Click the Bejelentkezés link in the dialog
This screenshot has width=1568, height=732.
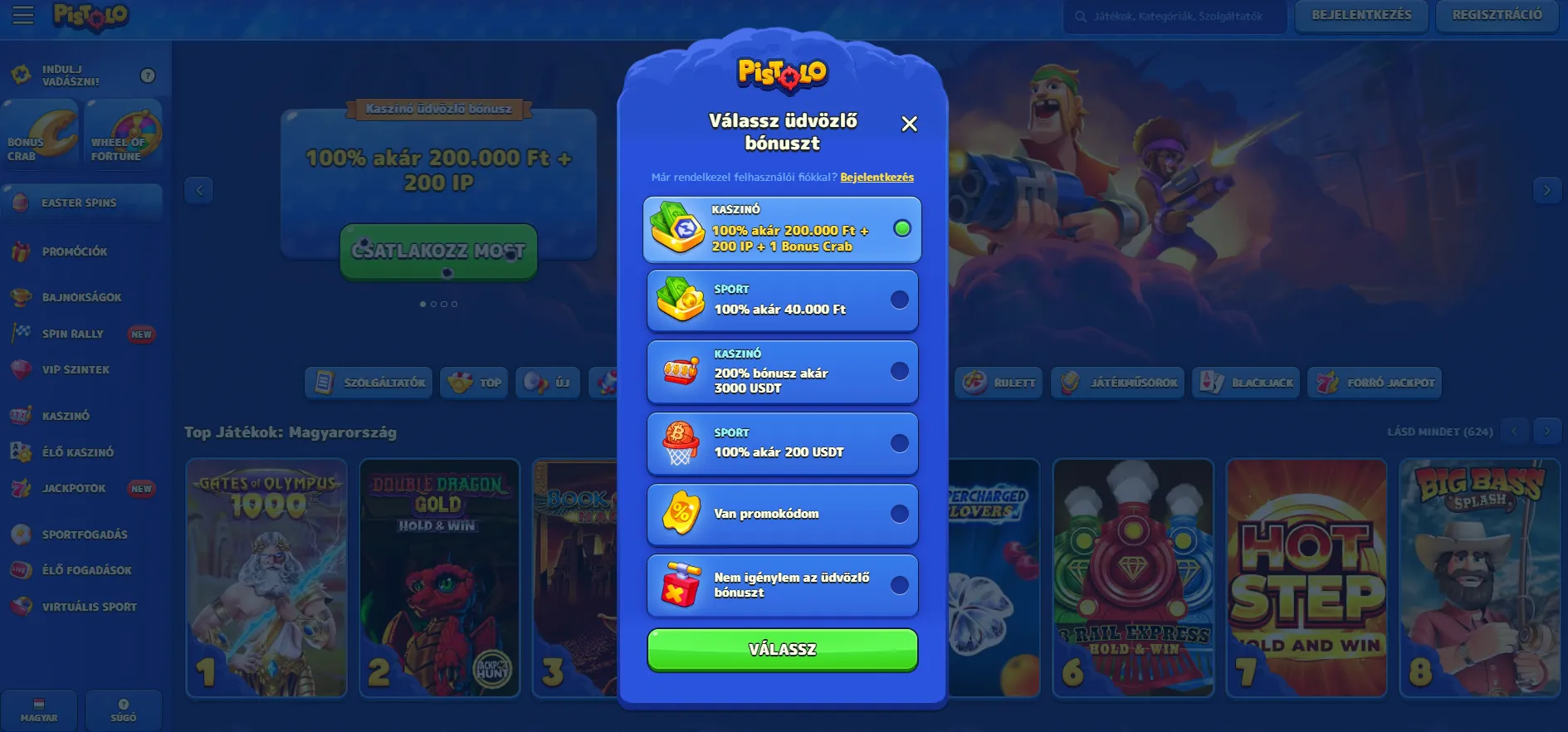877,177
